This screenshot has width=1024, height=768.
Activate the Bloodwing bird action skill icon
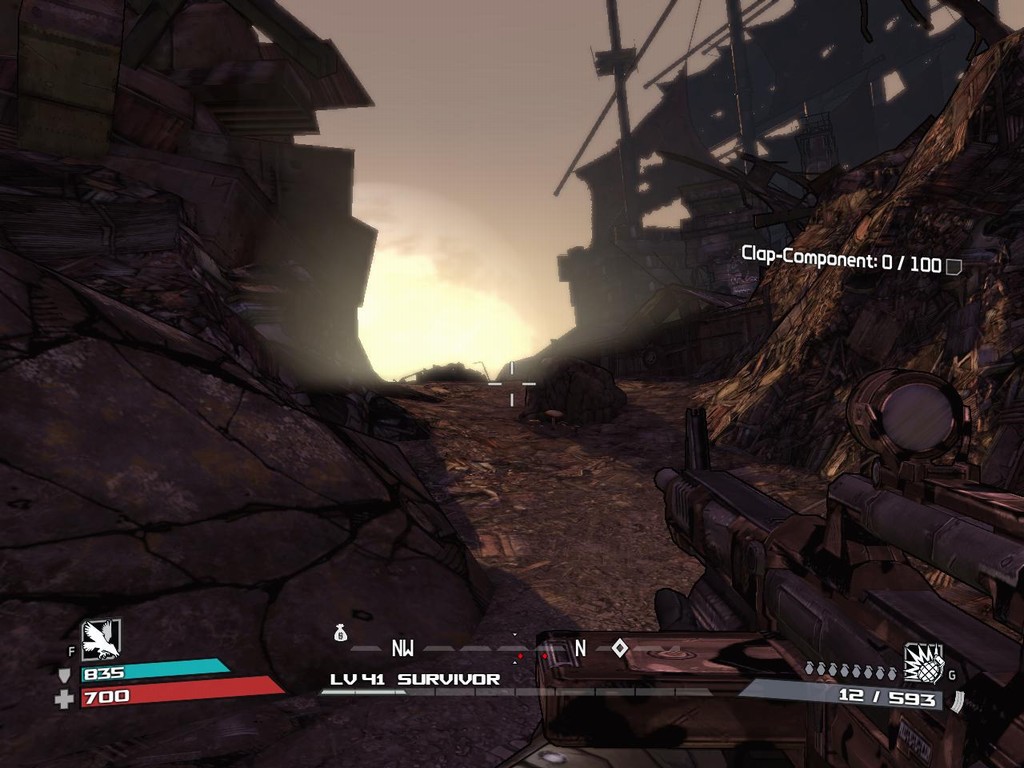(101, 639)
